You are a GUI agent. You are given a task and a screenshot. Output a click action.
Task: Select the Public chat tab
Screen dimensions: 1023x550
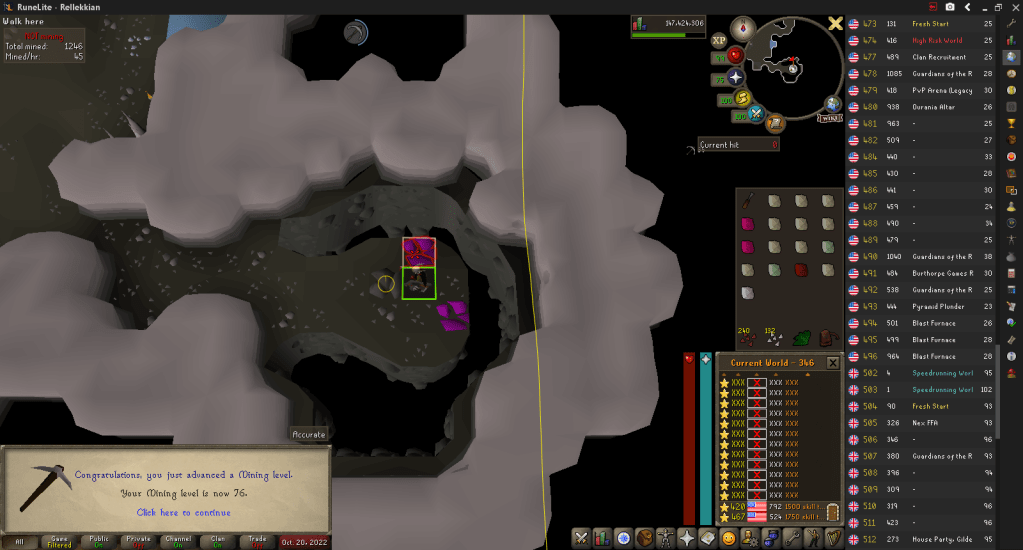tap(99, 541)
